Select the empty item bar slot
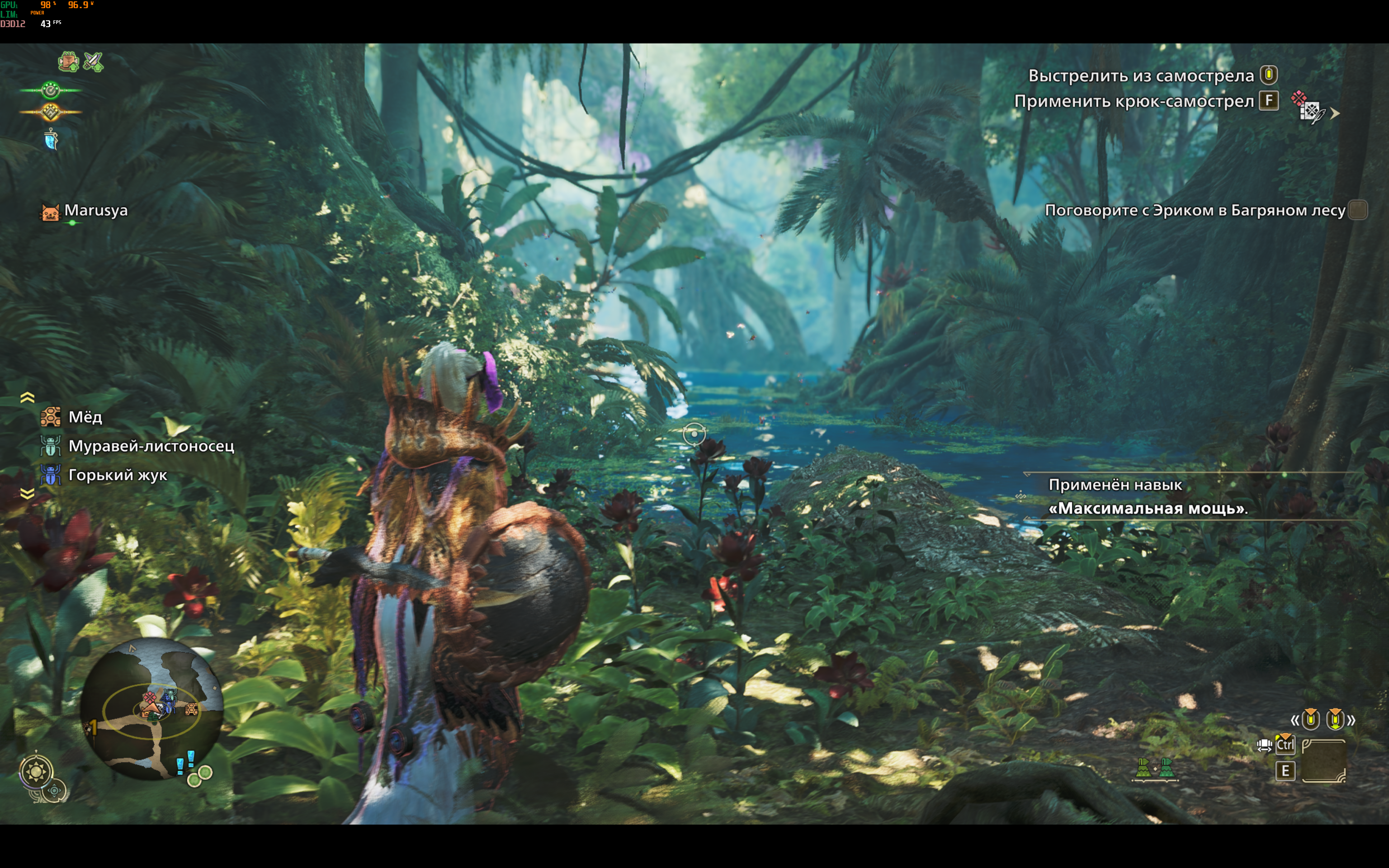1389x868 pixels. 1323,761
